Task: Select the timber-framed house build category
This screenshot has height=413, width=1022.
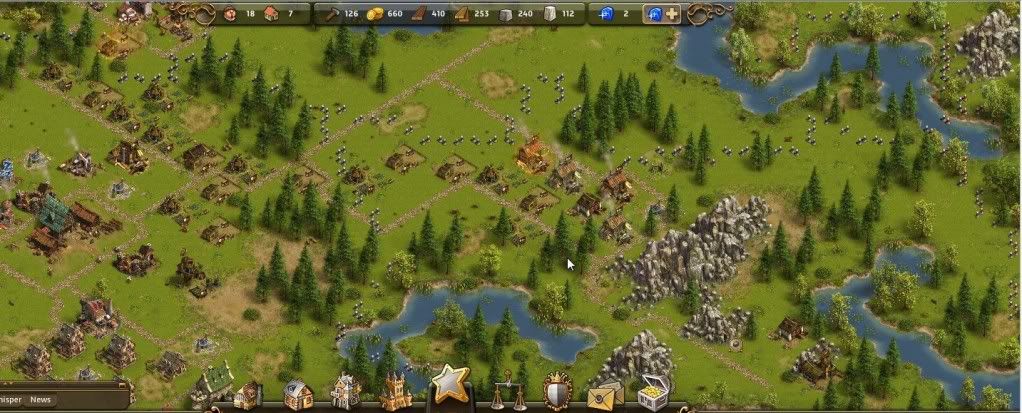Action: point(297,394)
